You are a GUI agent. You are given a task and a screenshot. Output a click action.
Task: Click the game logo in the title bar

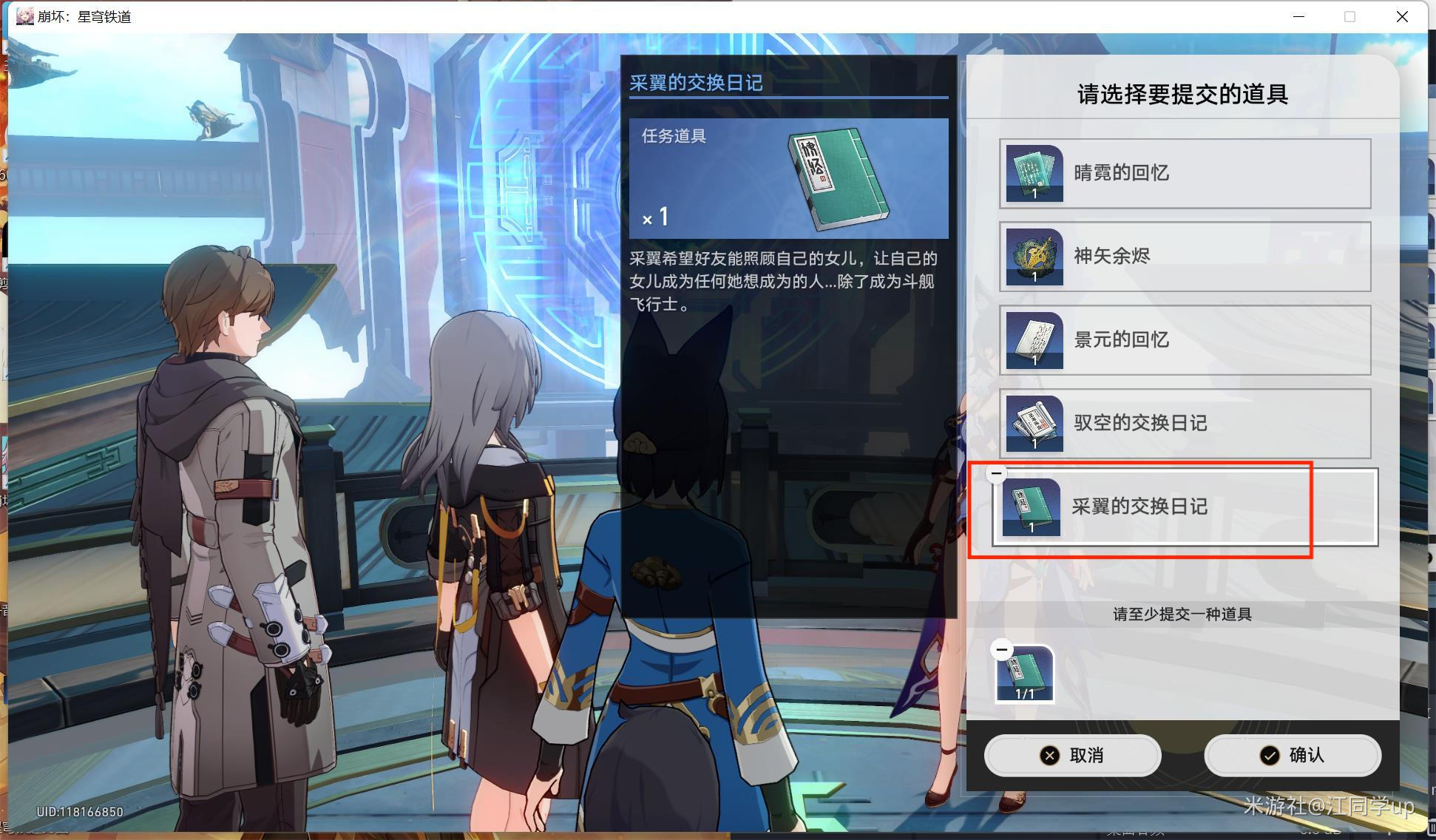[24, 16]
